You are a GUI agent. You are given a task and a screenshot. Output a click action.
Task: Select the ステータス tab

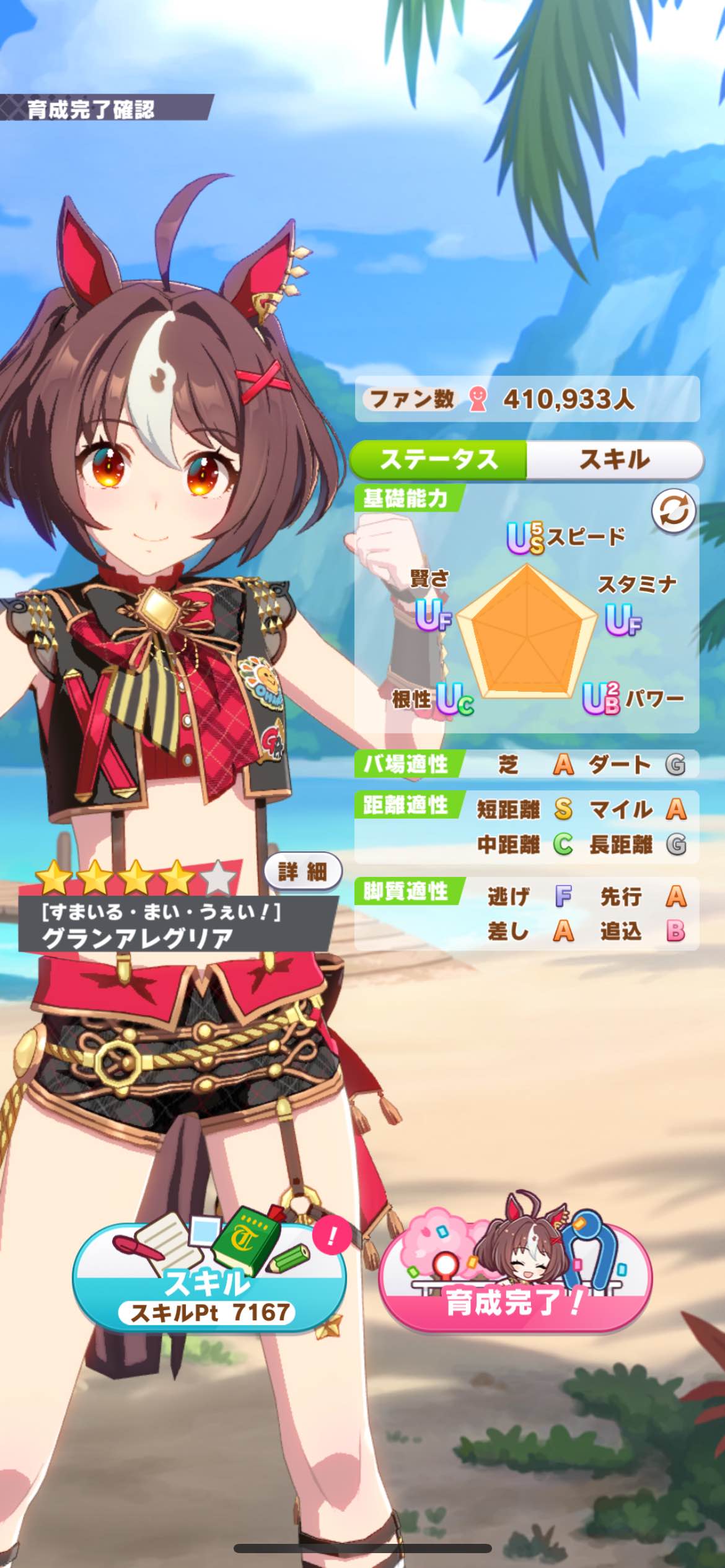click(x=439, y=460)
